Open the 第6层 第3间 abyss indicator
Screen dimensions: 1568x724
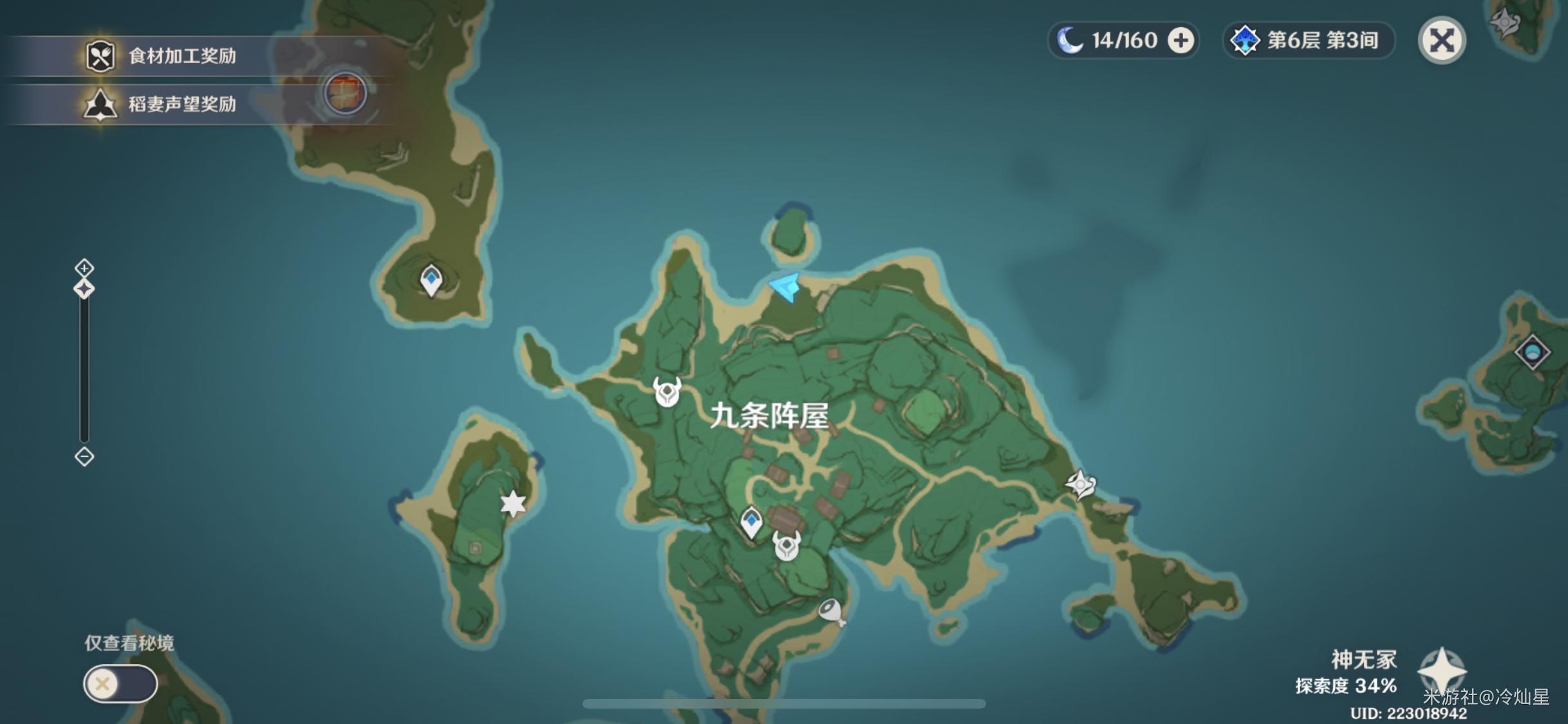click(x=1308, y=40)
